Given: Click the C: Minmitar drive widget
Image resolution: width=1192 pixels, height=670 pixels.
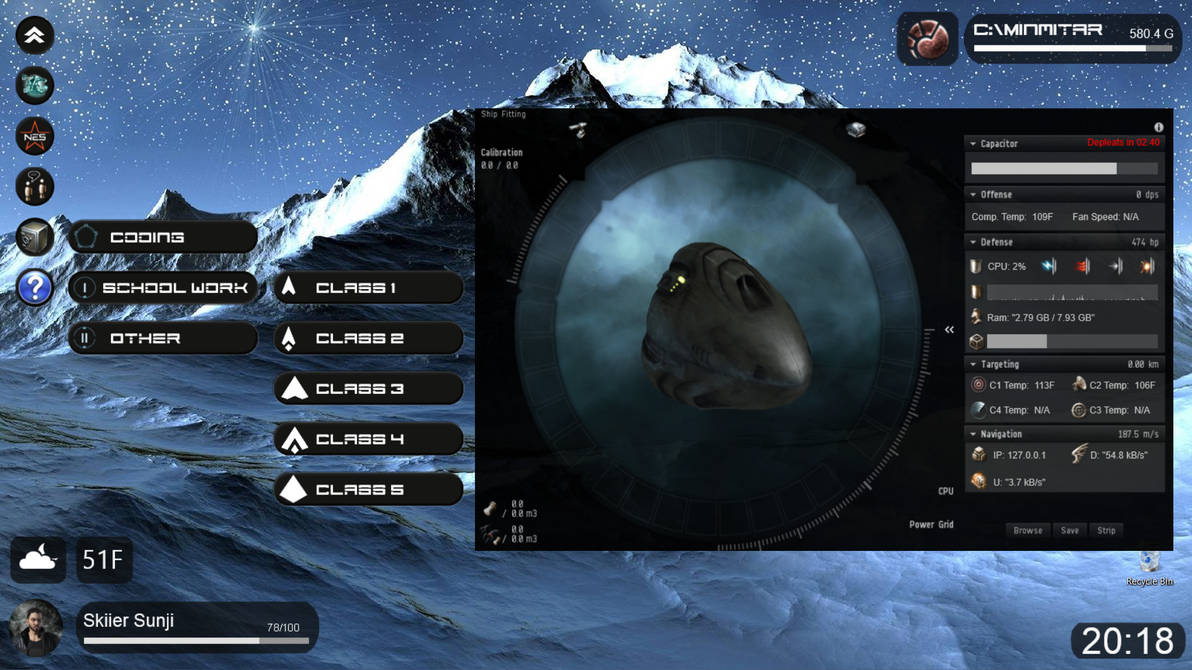Looking at the screenshot, I should point(1072,38).
